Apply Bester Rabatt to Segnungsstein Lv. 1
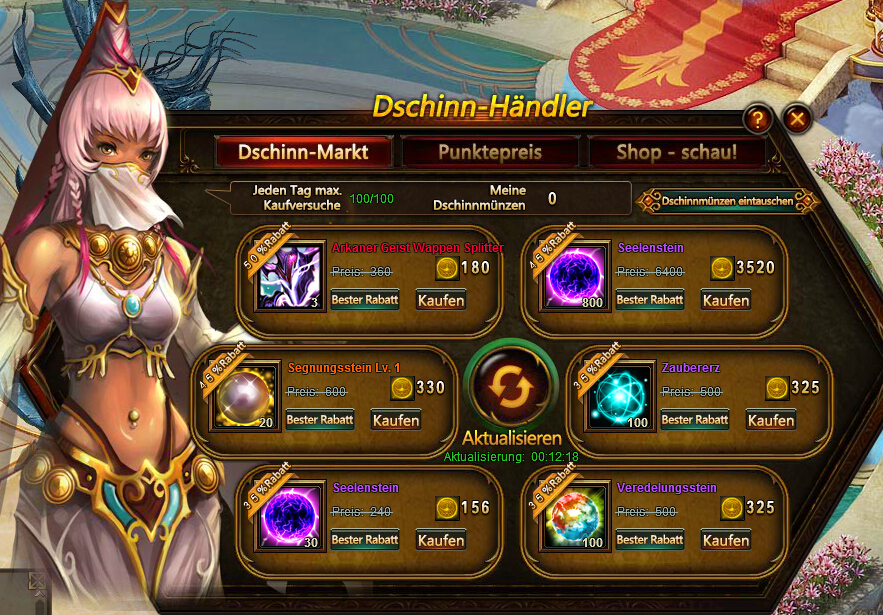Viewport: 883px width, 615px height. click(x=320, y=420)
